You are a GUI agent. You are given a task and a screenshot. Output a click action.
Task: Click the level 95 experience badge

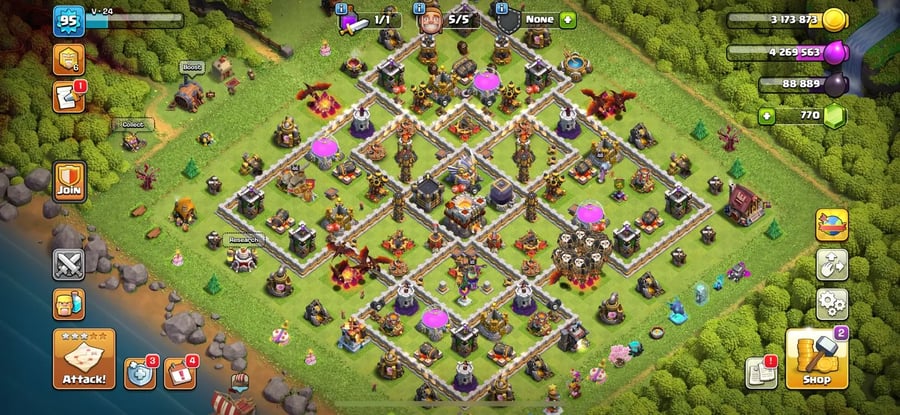[69, 20]
